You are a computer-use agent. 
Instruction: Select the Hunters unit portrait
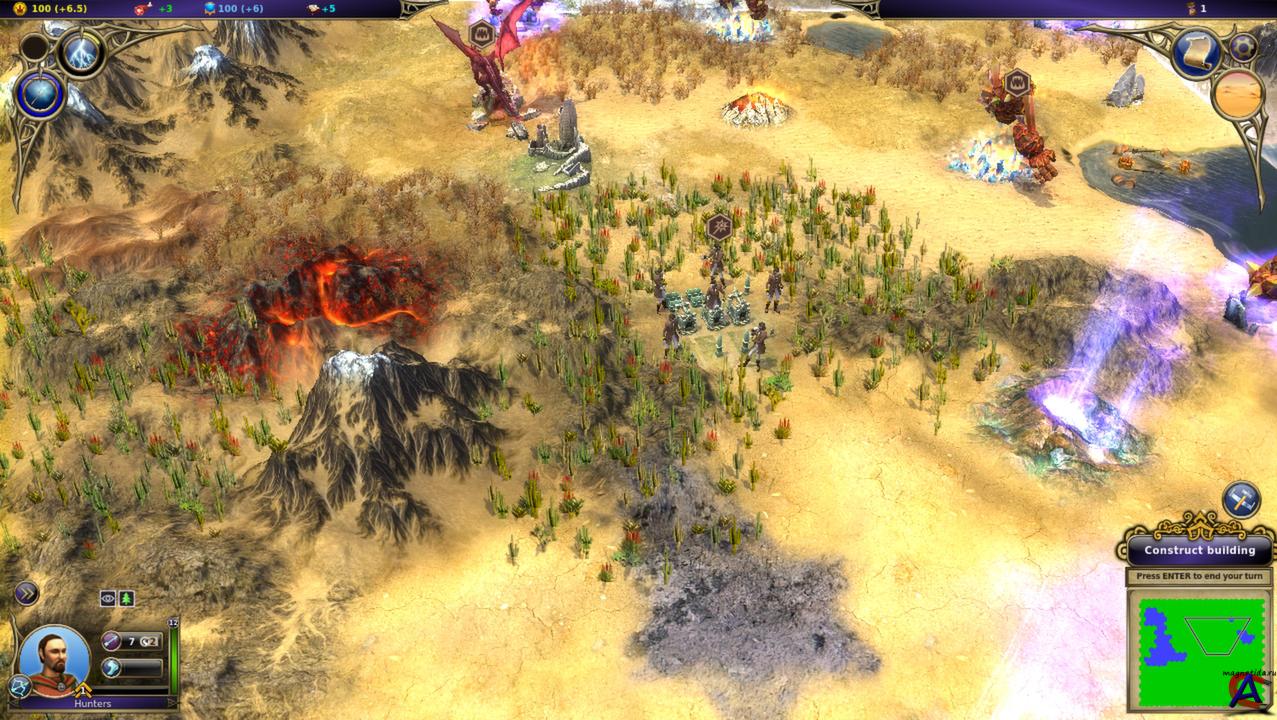(x=54, y=660)
